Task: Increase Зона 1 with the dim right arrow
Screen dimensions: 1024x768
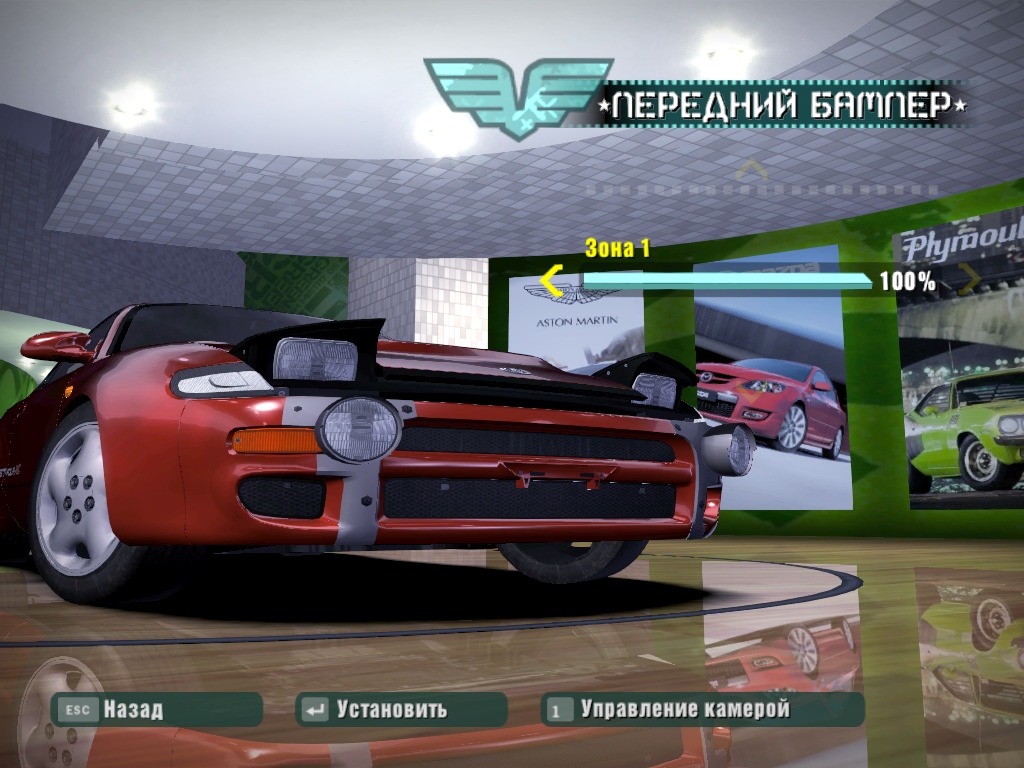Action: (968, 281)
